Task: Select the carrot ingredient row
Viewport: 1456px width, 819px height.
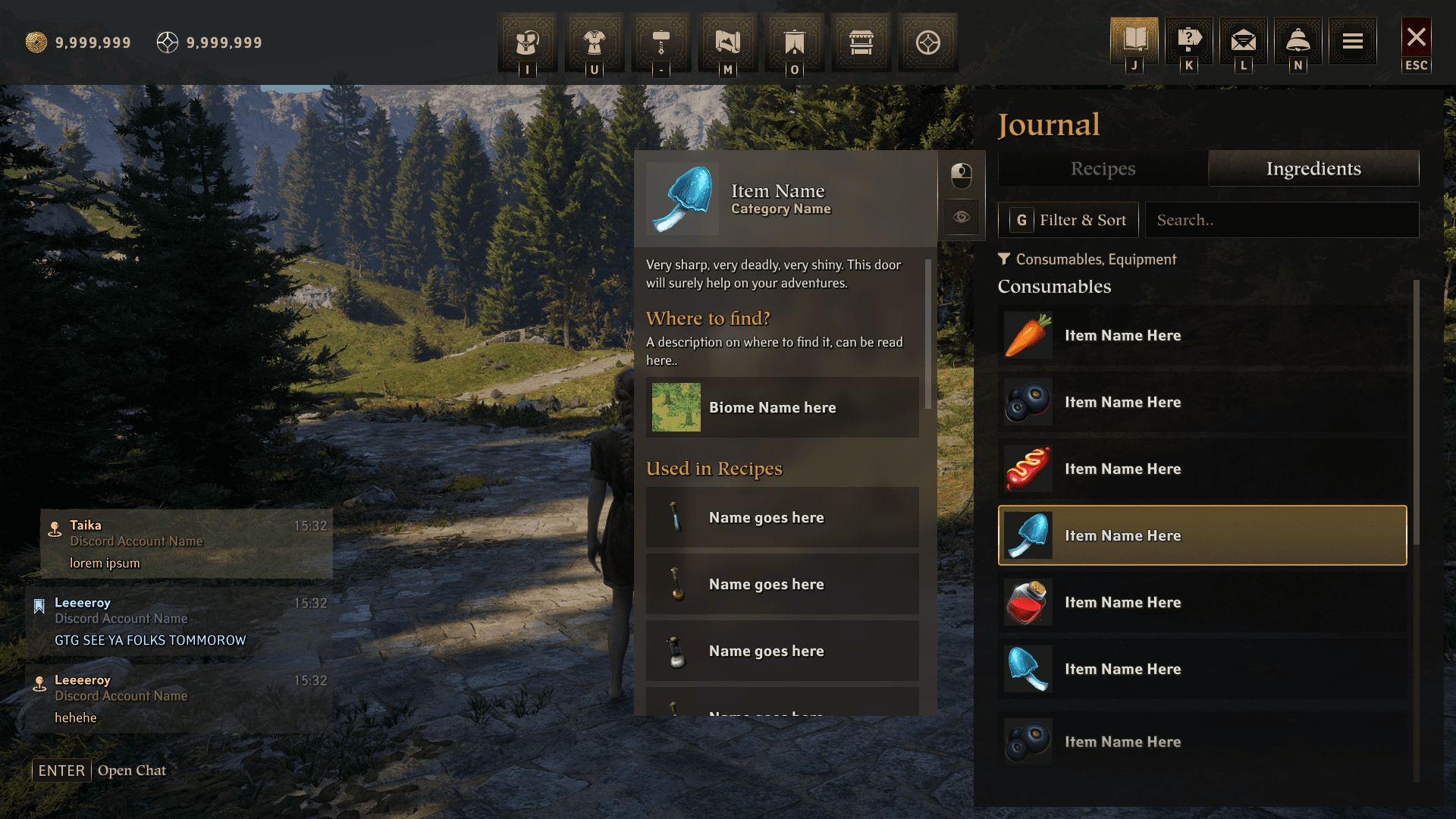Action: 1202,335
